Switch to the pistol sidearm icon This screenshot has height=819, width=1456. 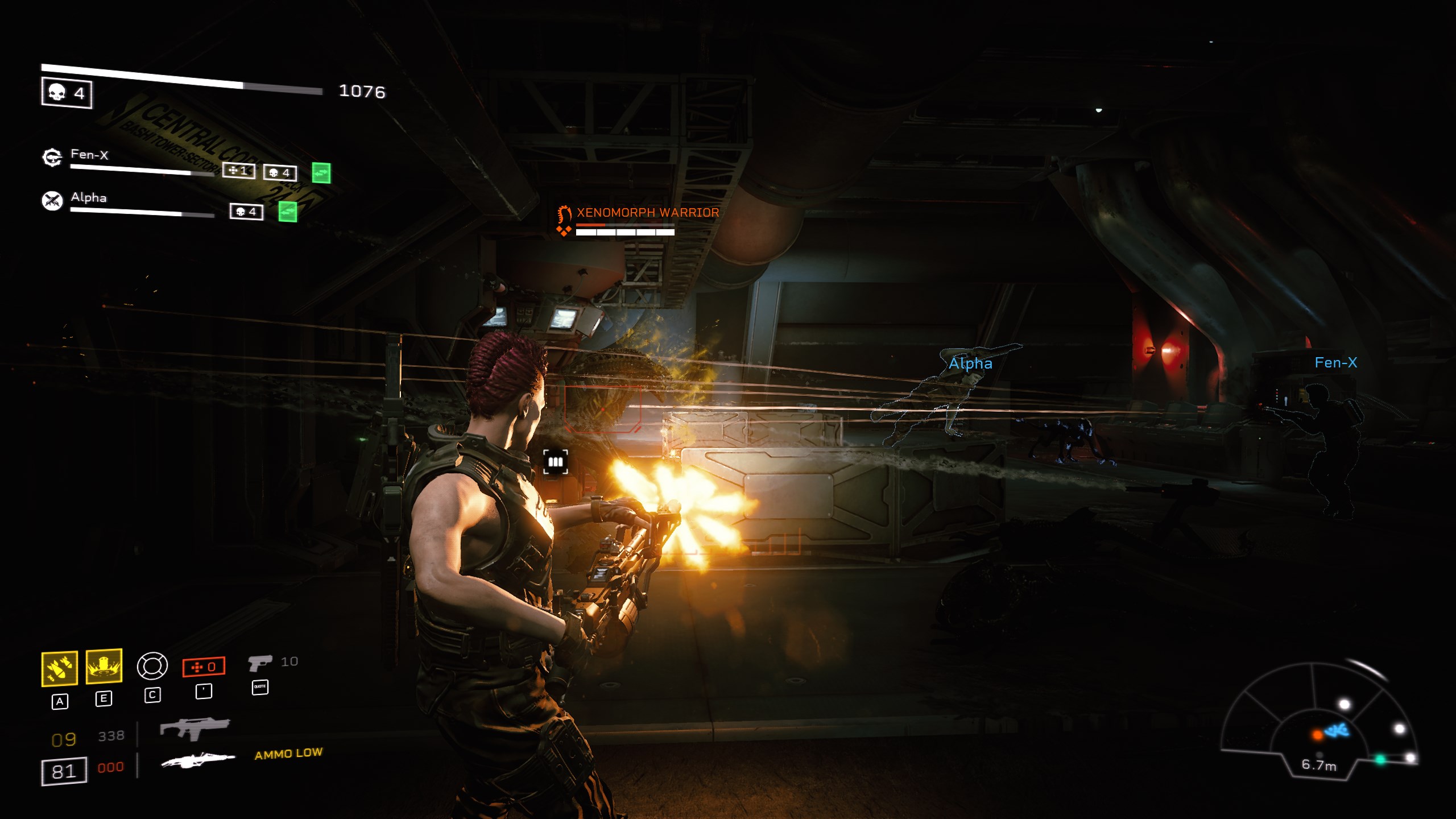pyautogui.click(x=260, y=663)
